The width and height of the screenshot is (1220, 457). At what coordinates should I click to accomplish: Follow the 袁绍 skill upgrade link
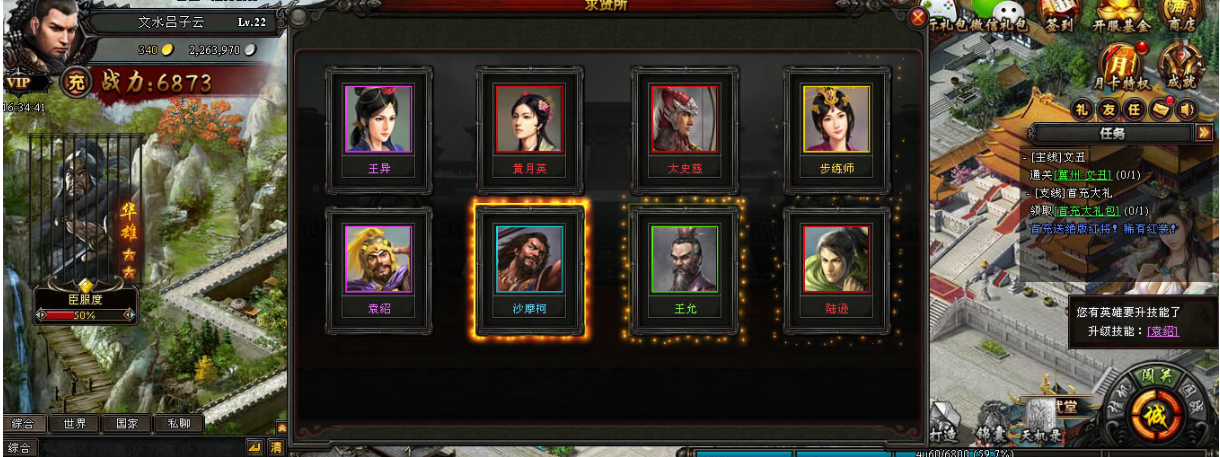[1162, 331]
